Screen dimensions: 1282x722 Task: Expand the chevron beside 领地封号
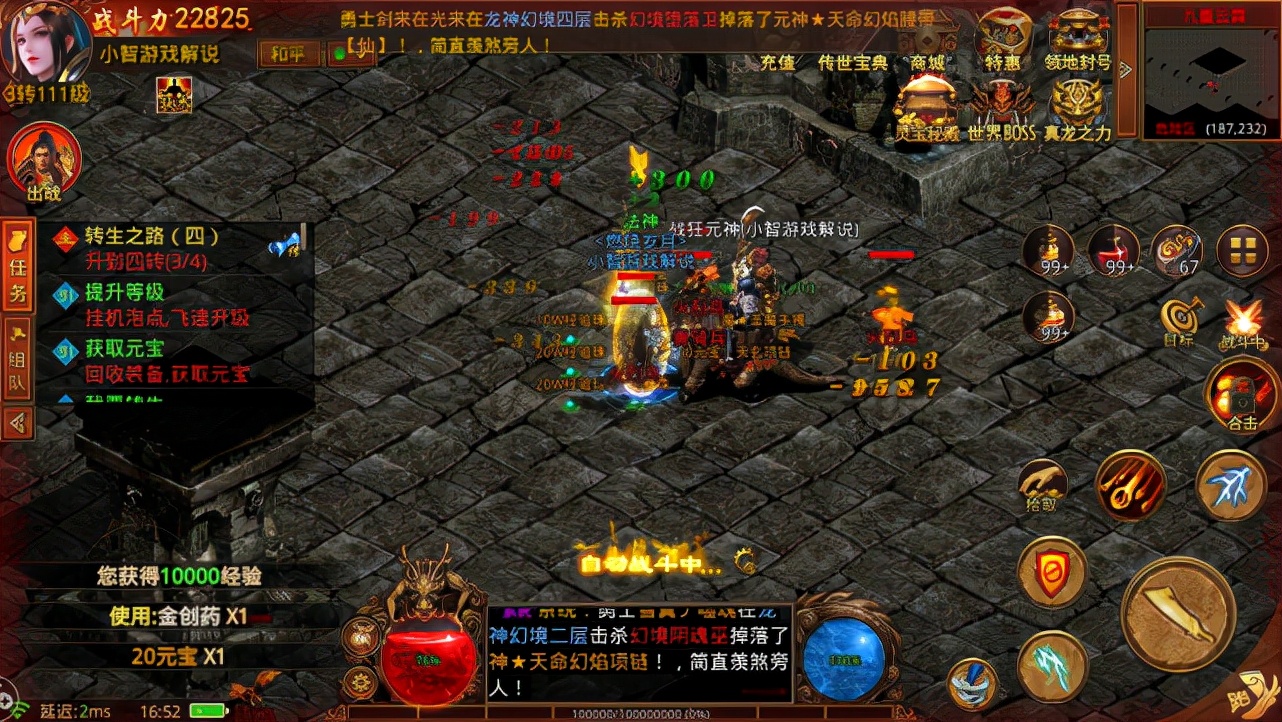(x=1125, y=69)
